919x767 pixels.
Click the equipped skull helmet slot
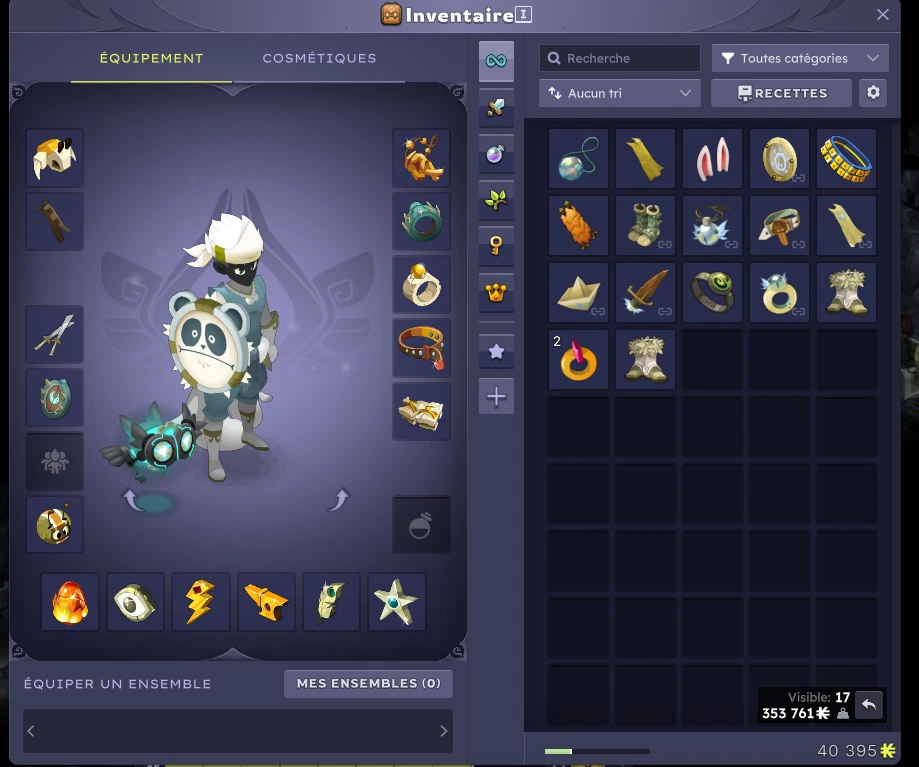54,158
